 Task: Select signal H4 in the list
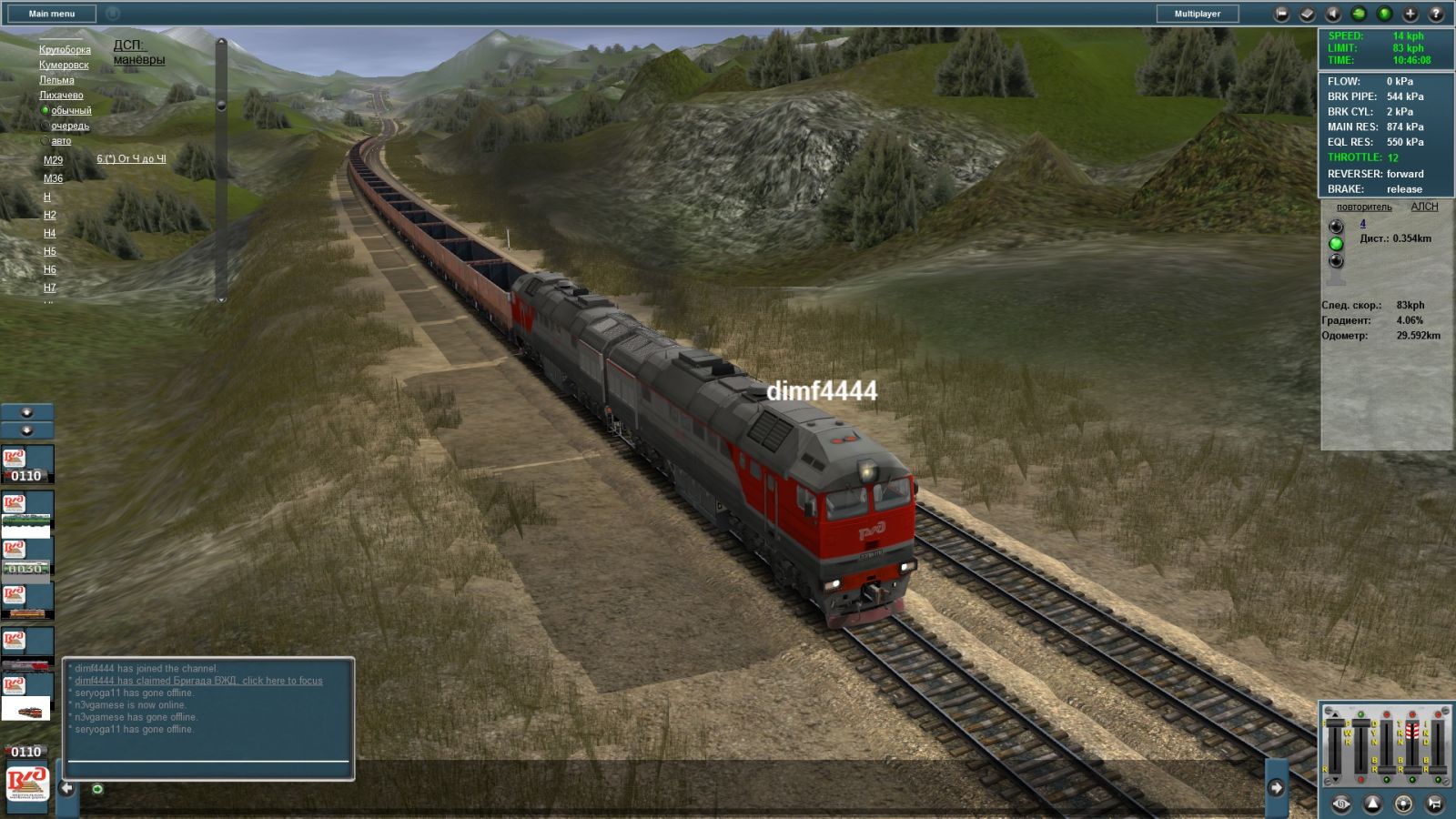click(x=49, y=233)
